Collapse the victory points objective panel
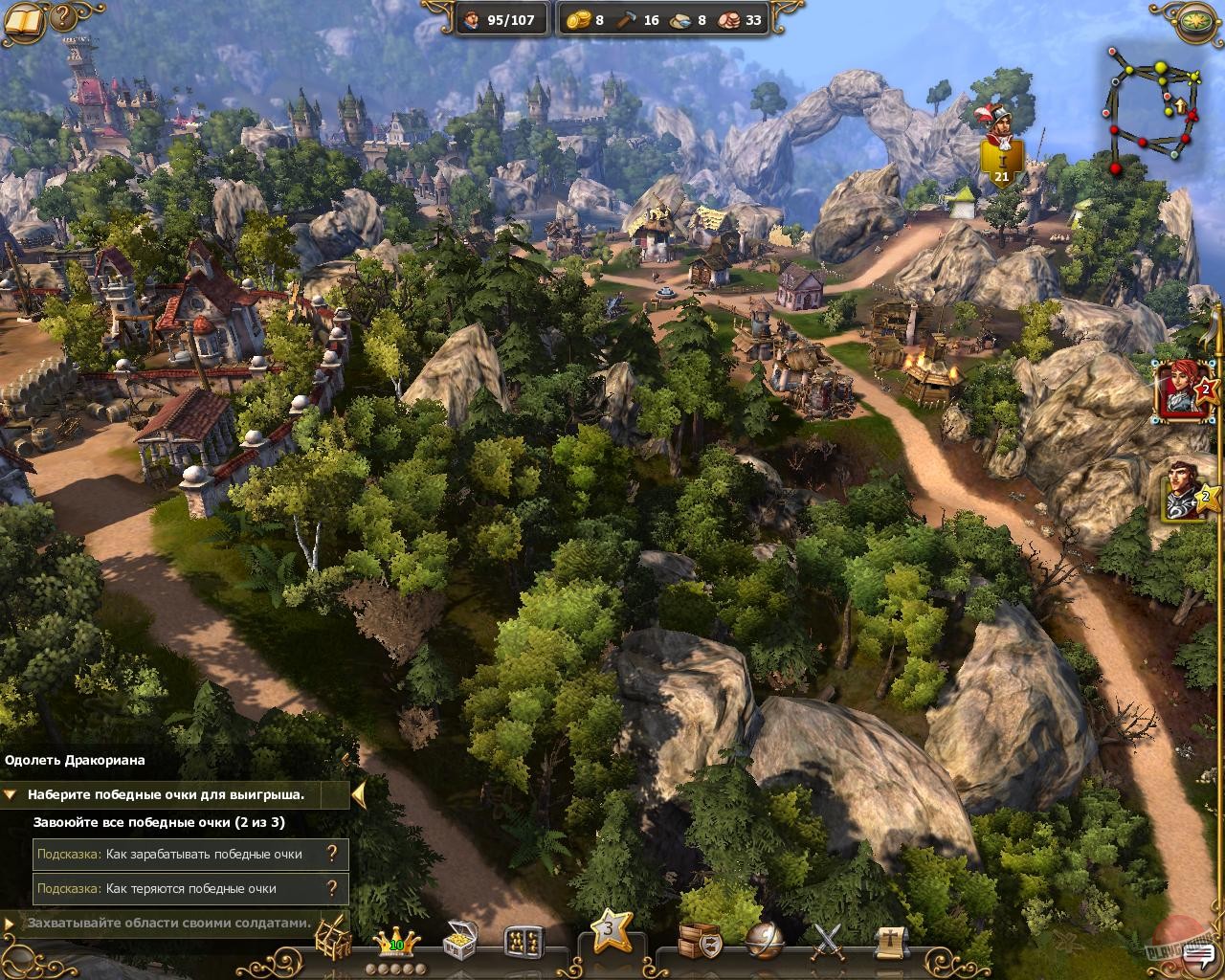1225x980 pixels. (x=11, y=794)
